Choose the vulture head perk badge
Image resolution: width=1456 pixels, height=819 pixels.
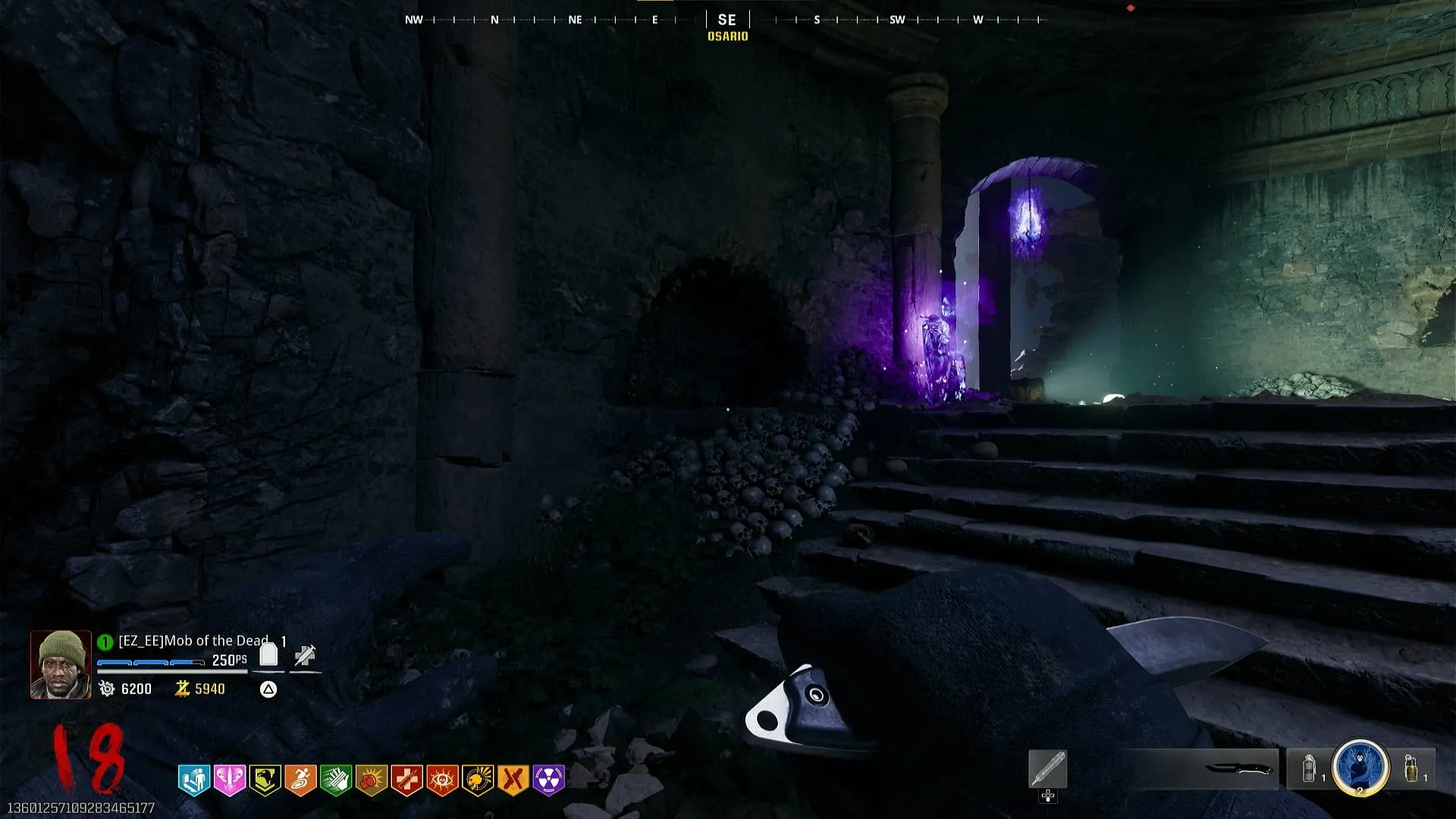[265, 780]
